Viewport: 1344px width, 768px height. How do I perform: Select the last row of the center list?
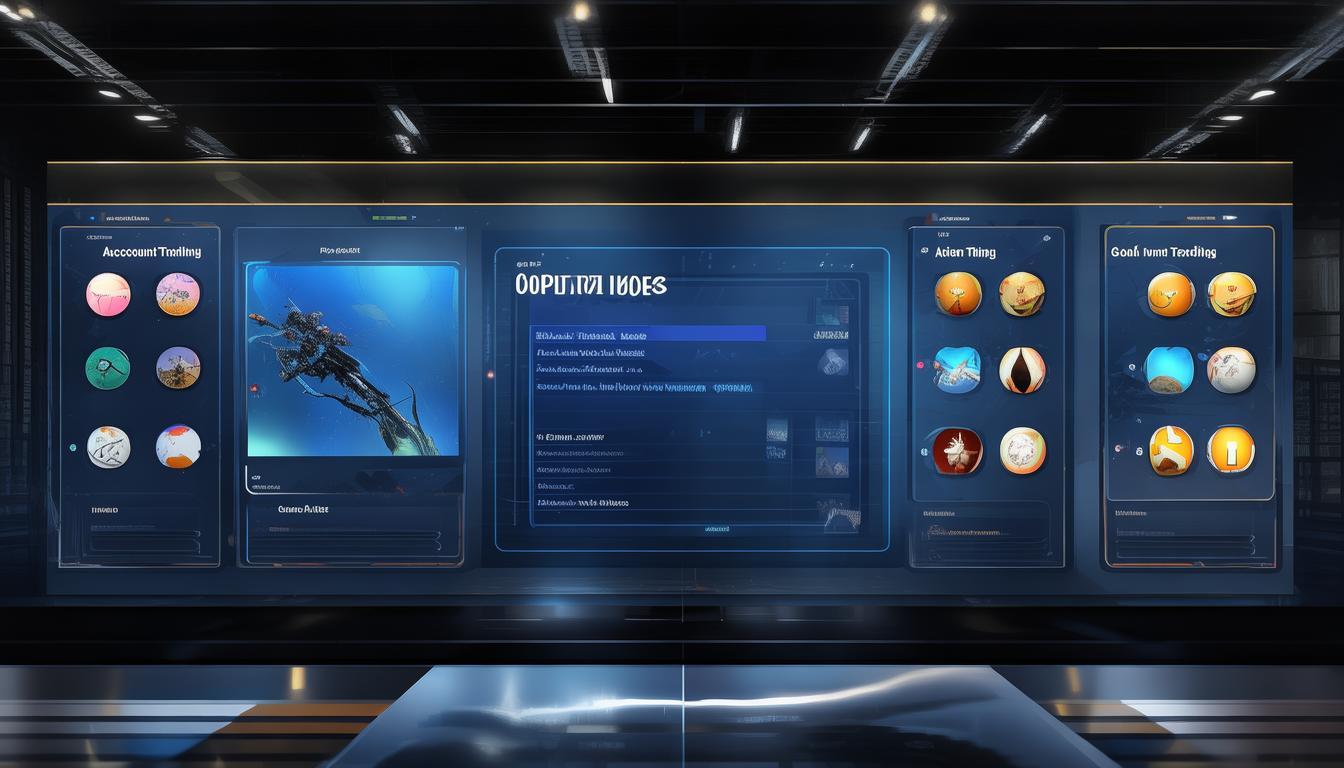click(582, 502)
